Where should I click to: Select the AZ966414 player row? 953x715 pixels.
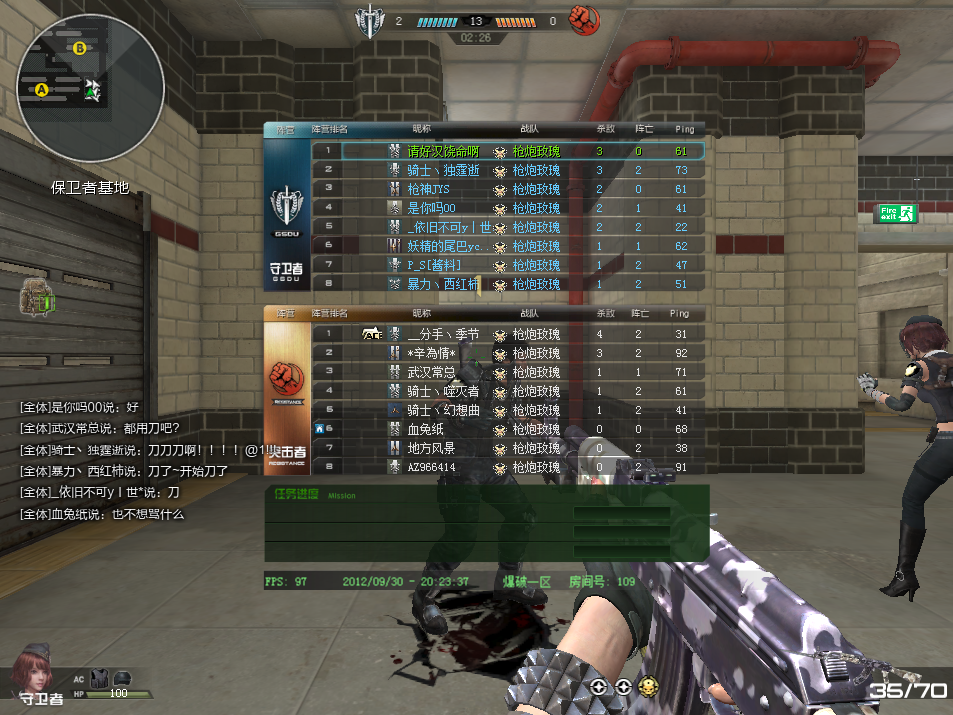tap(431, 467)
